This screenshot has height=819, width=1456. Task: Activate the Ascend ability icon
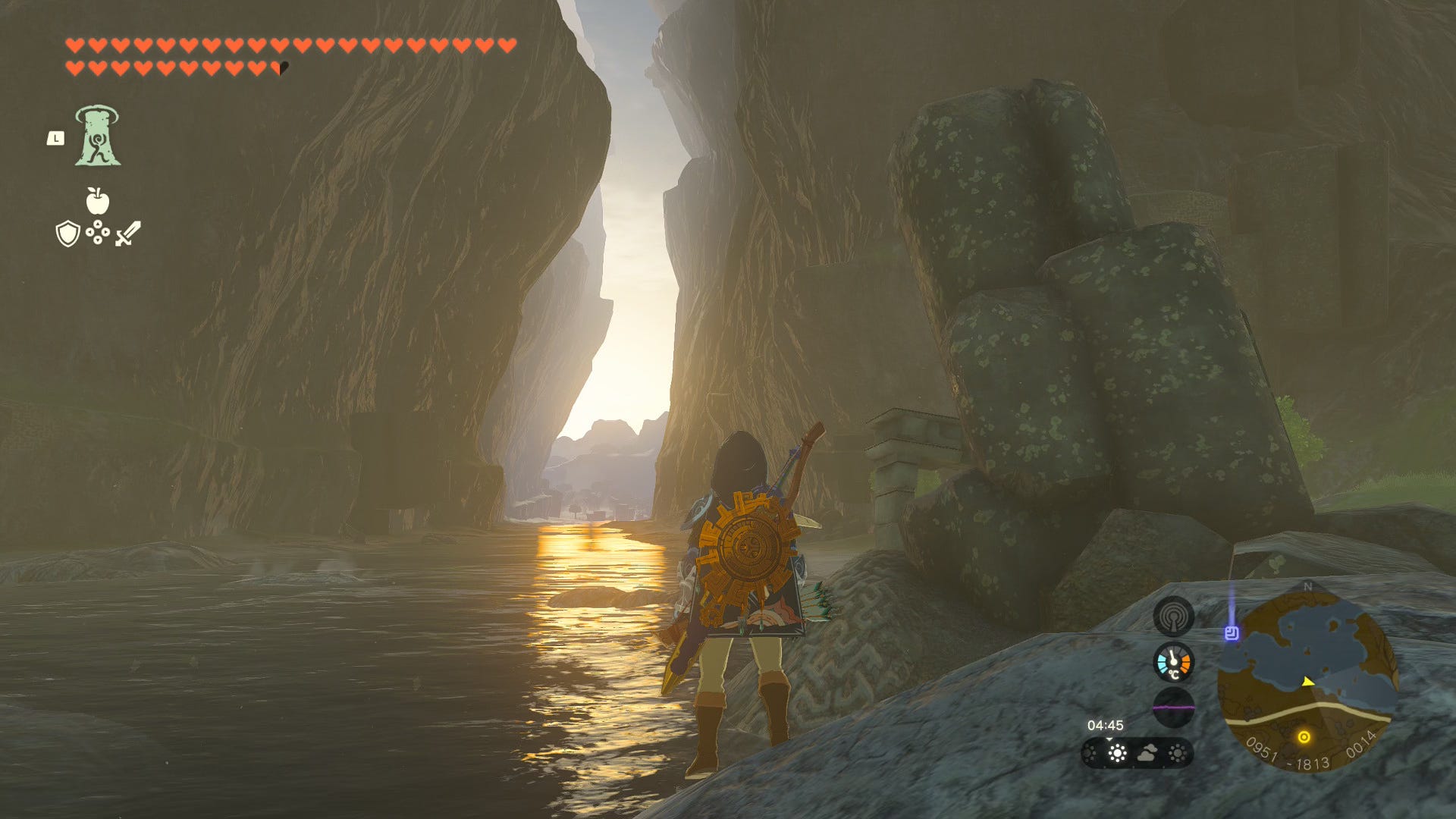tap(98, 136)
